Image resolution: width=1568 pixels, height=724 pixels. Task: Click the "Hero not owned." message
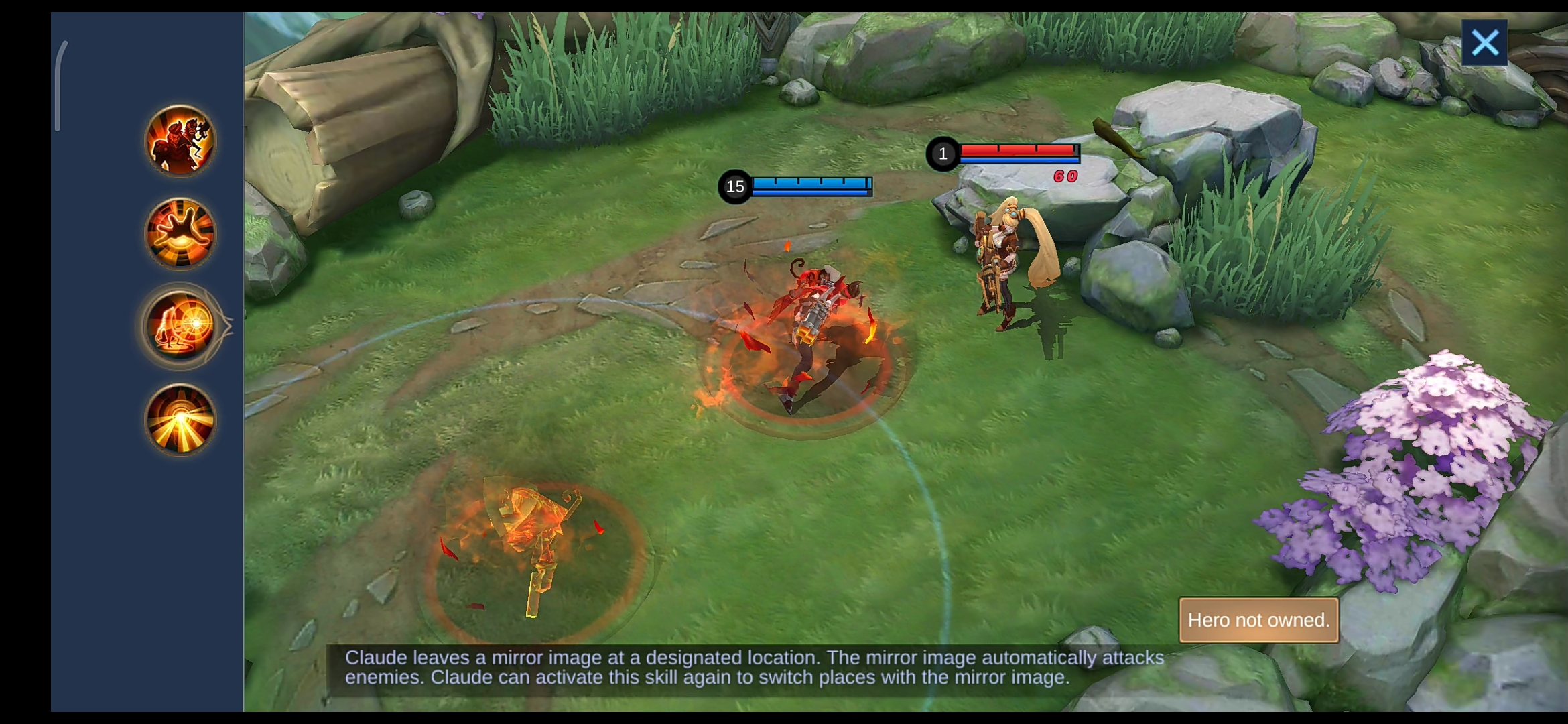point(1258,620)
